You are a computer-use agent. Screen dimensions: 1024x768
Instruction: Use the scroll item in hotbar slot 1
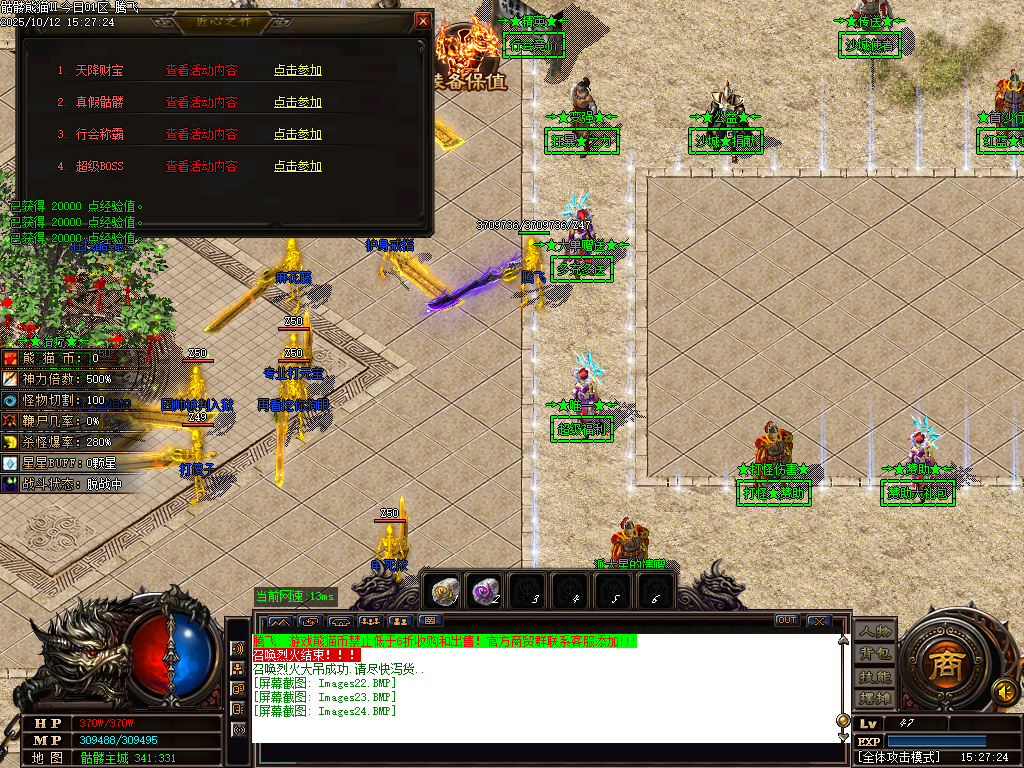[443, 591]
